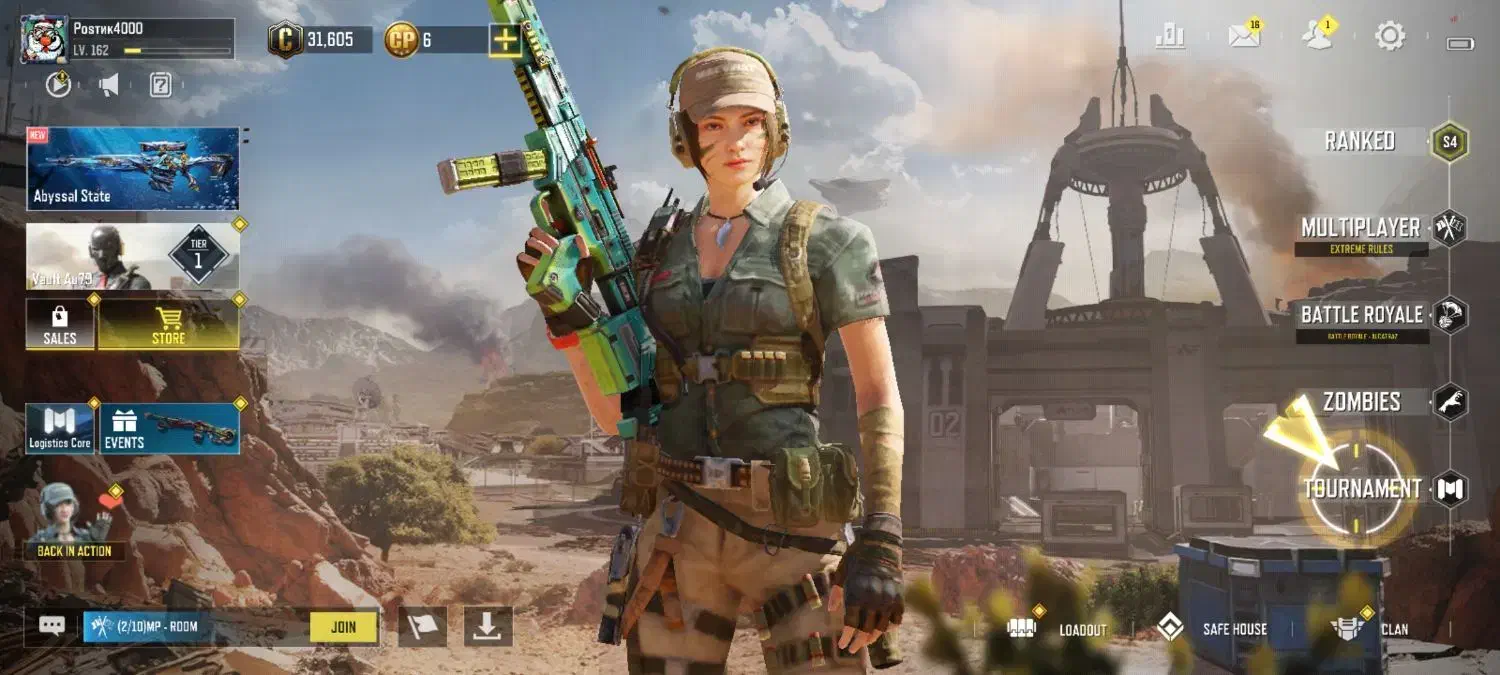View the leaderboard bar chart icon
This screenshot has height=675, width=1500.
coord(1170,36)
